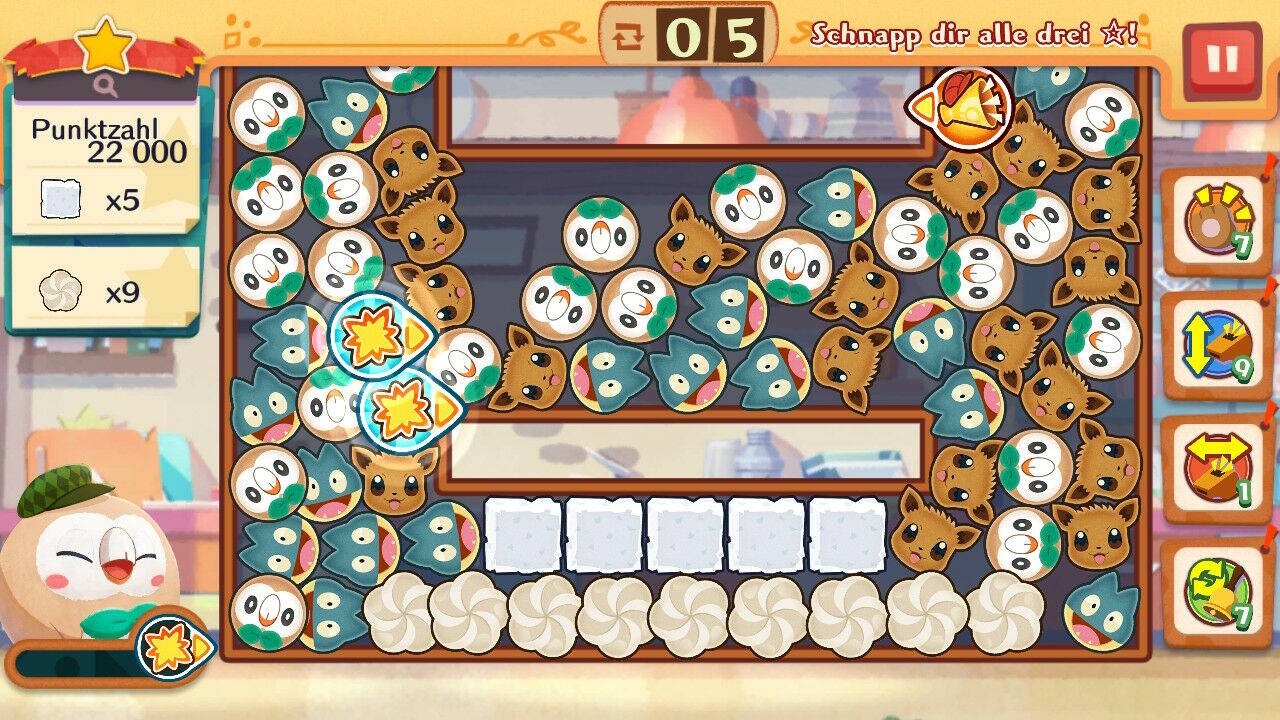Pause the game with the red button

[1221, 60]
